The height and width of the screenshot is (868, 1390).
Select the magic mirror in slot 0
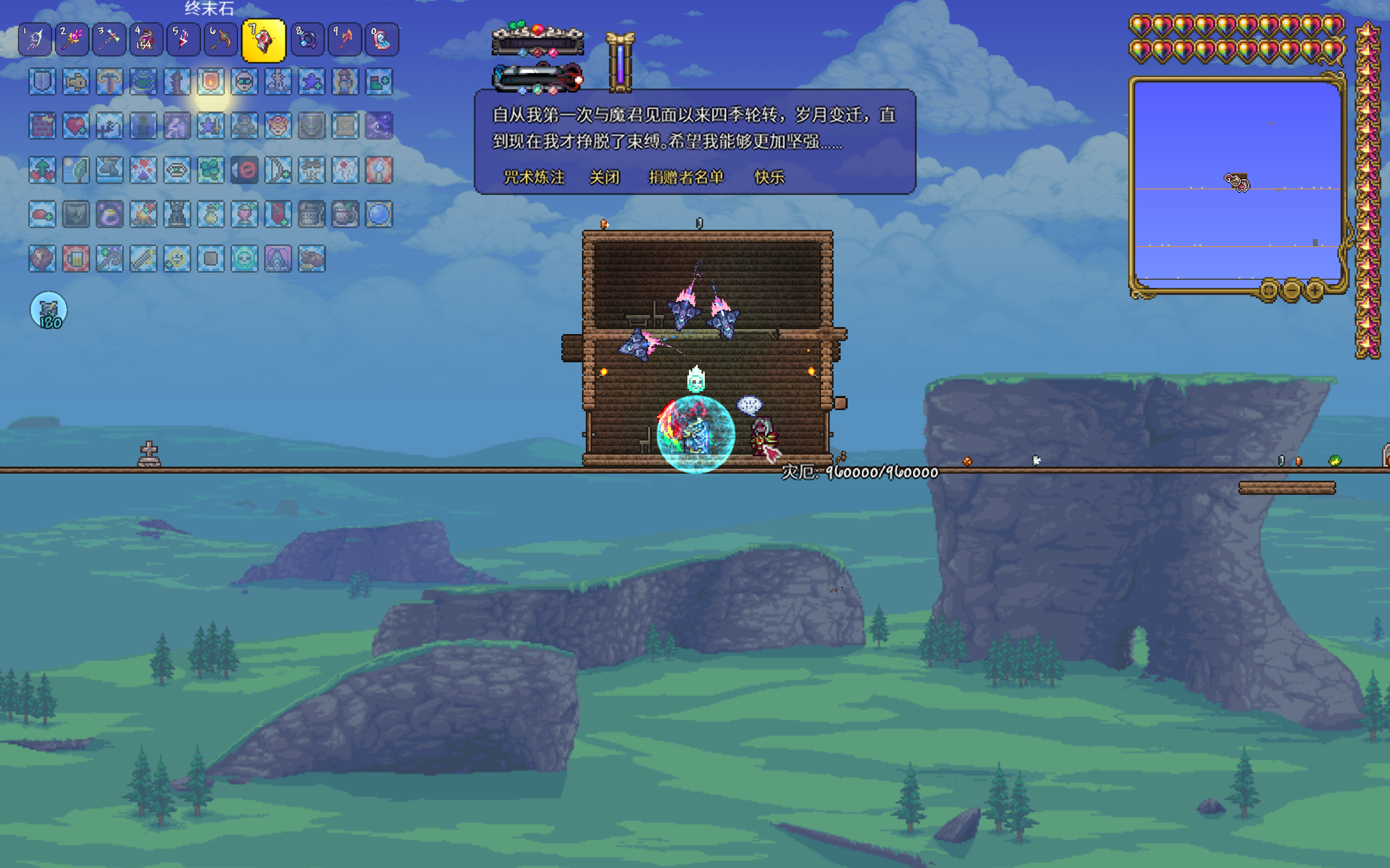point(382,40)
